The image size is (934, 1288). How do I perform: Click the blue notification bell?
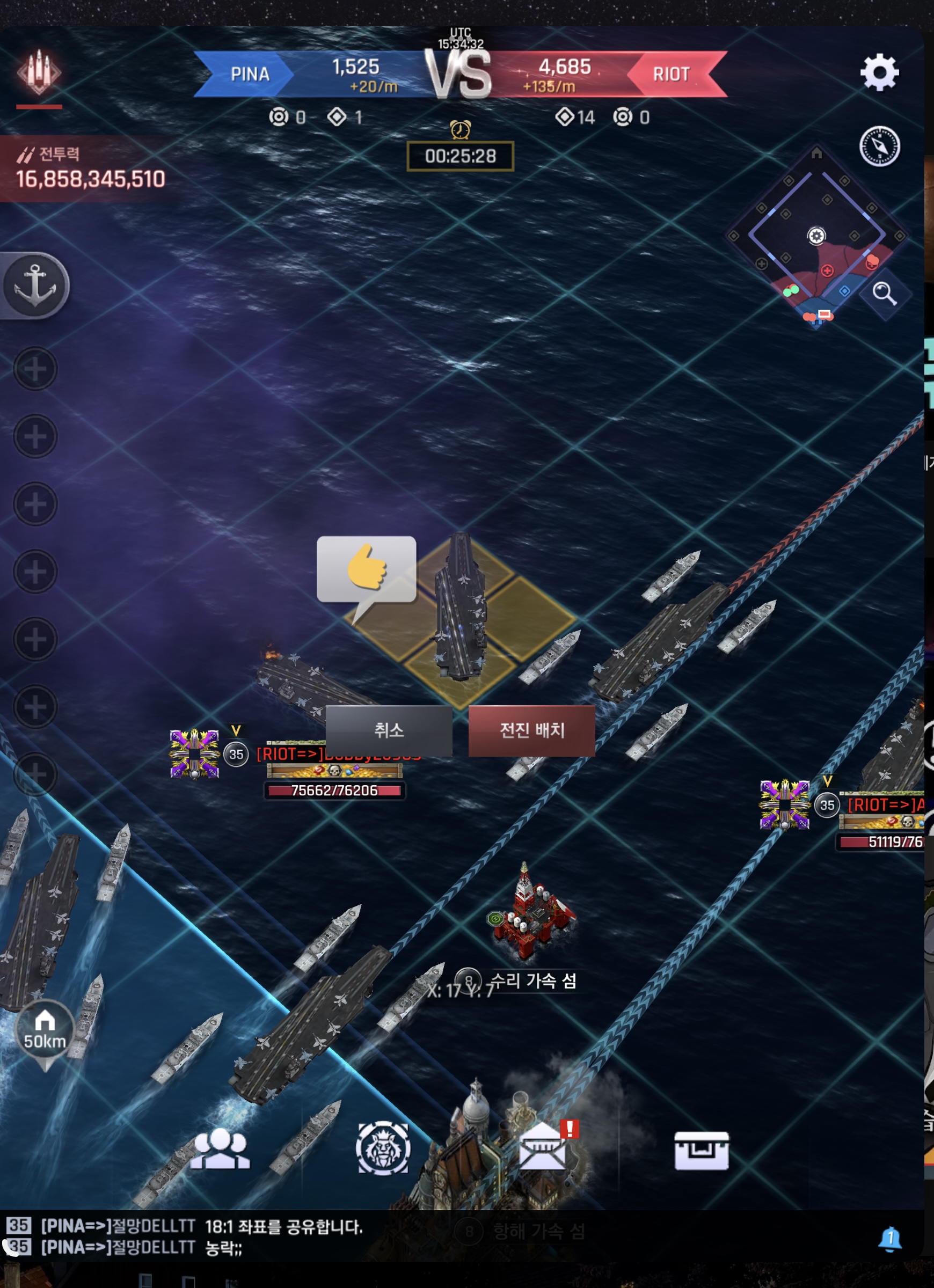pos(889,1238)
